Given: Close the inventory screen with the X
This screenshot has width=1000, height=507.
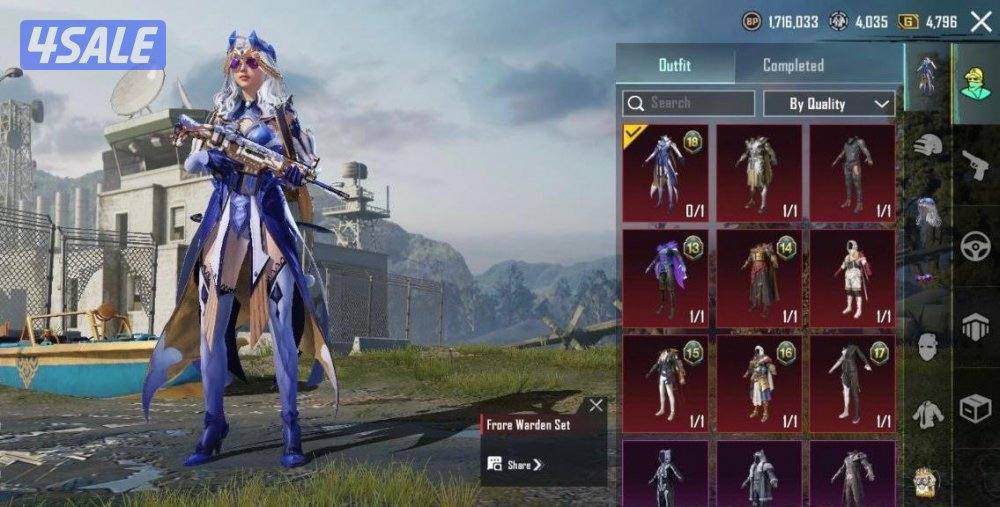Looking at the screenshot, I should 981,23.
